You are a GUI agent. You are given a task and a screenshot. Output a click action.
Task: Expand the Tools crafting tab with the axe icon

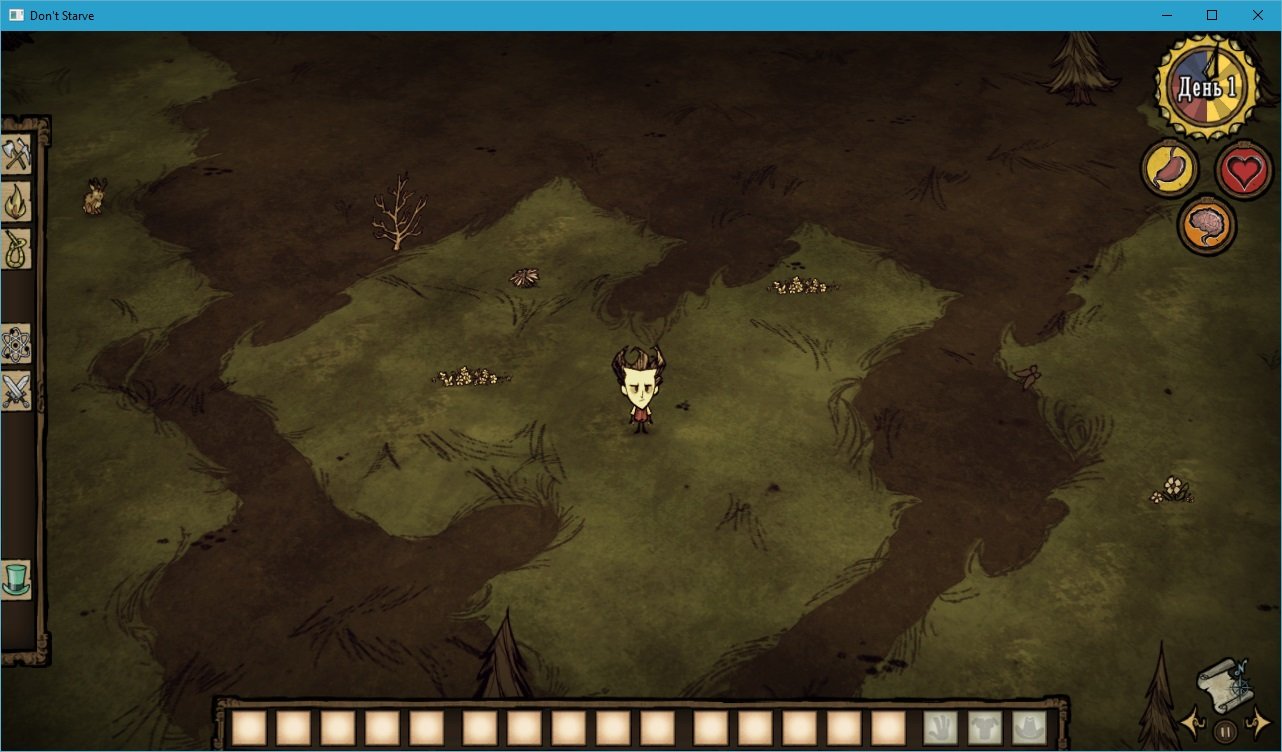point(18,155)
